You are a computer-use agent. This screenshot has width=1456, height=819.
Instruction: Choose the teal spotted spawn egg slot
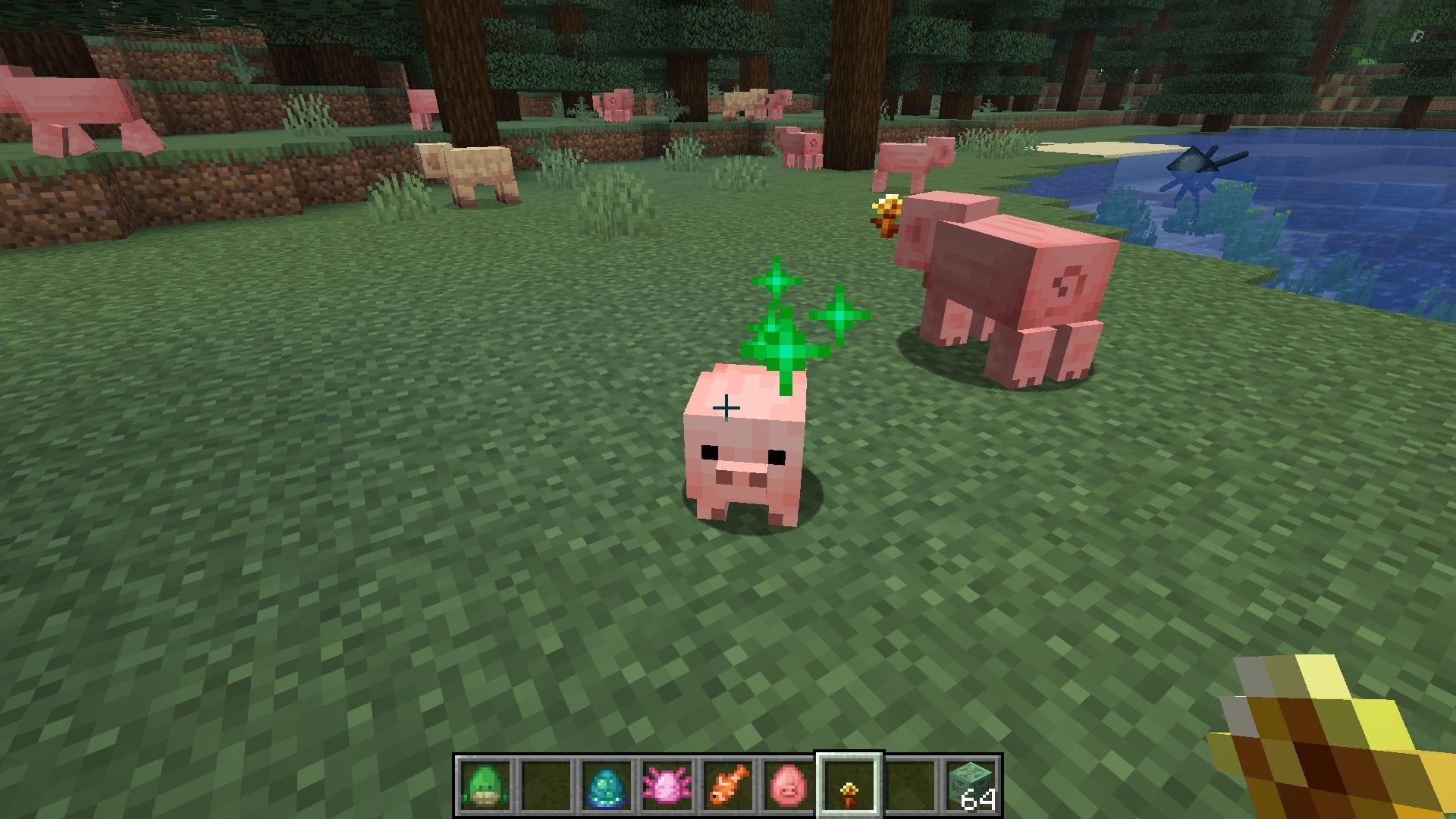click(607, 786)
